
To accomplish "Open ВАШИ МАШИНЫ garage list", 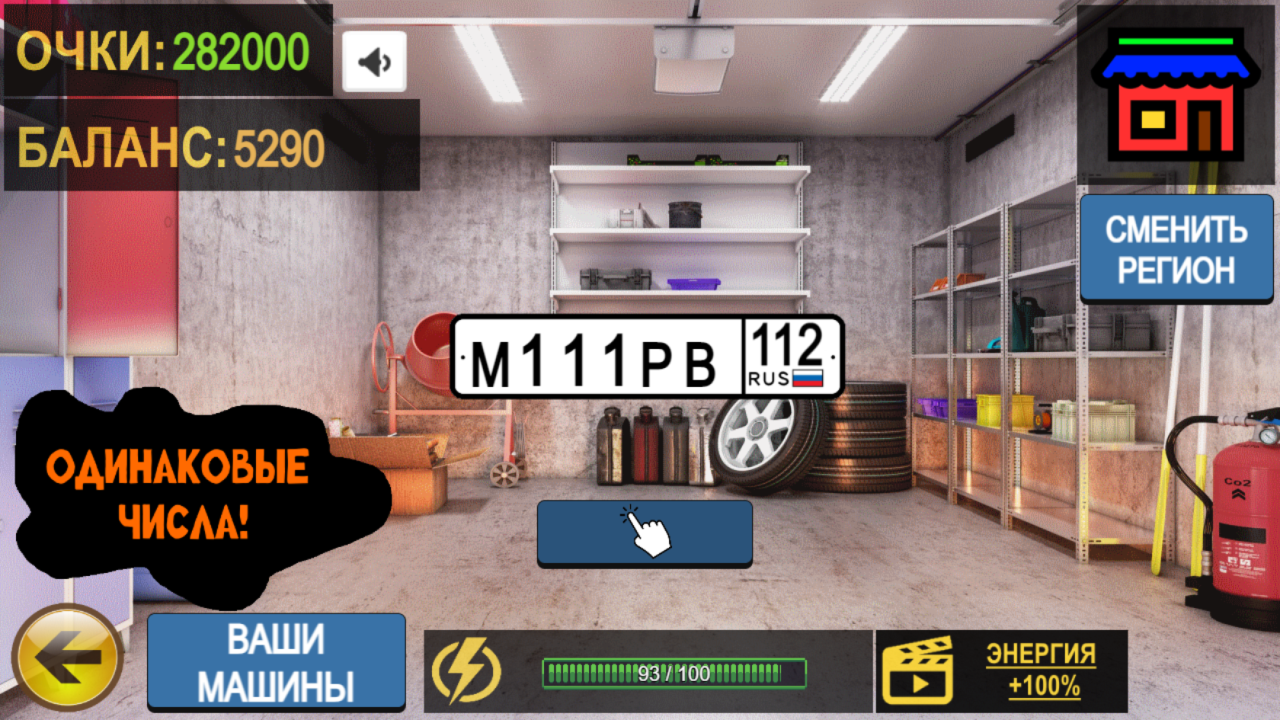I will (276, 660).
